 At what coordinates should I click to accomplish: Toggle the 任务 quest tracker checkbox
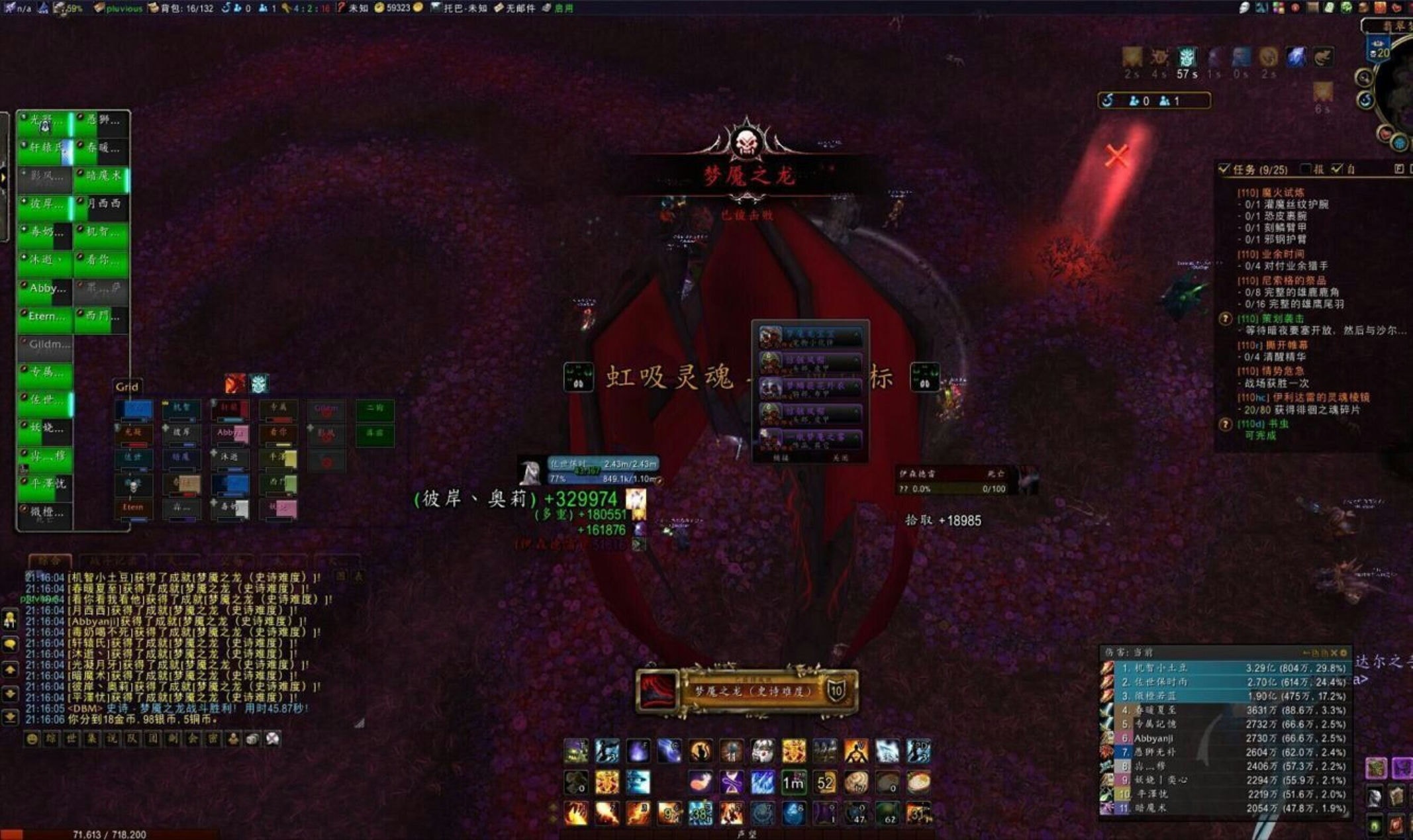pyautogui.click(x=1224, y=169)
